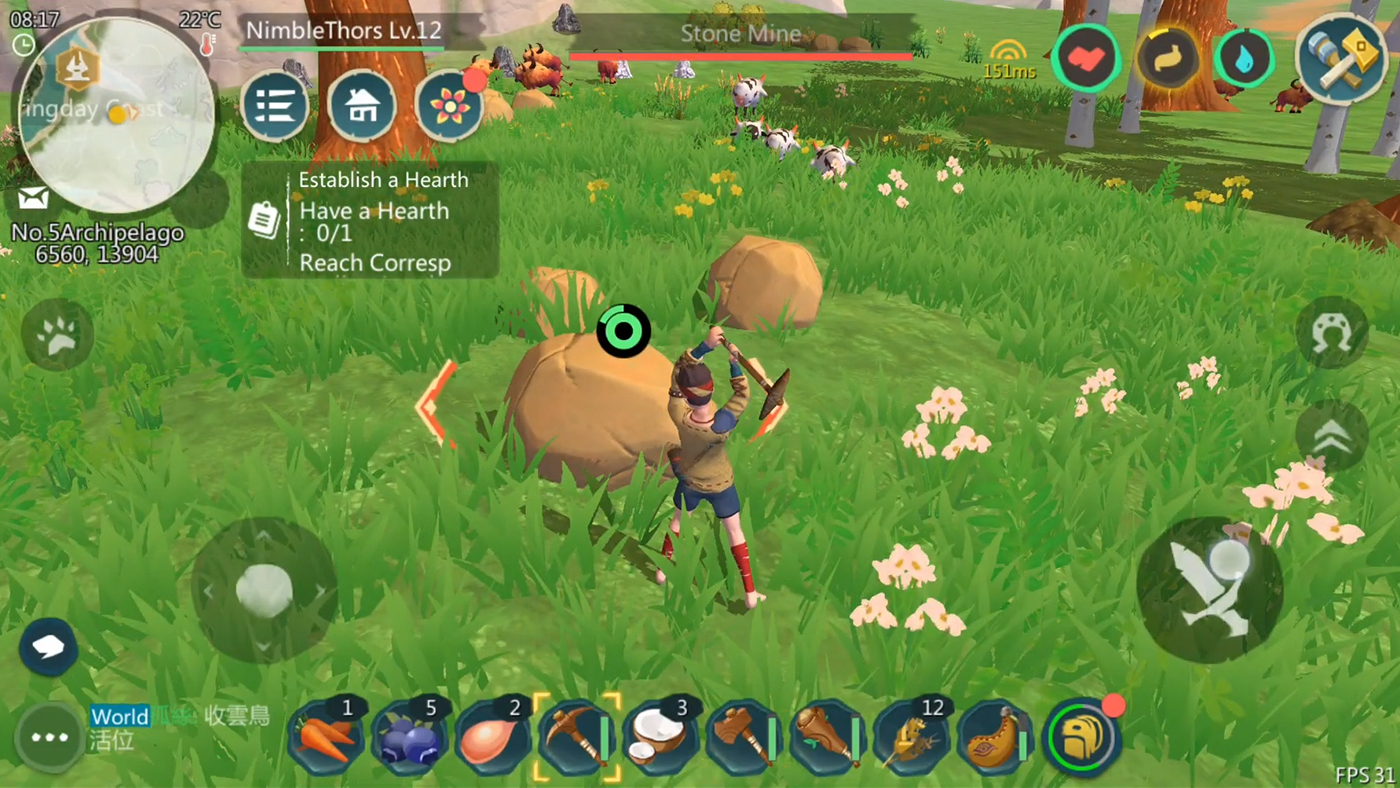
Task: Open the flower event icon
Action: pos(449,105)
